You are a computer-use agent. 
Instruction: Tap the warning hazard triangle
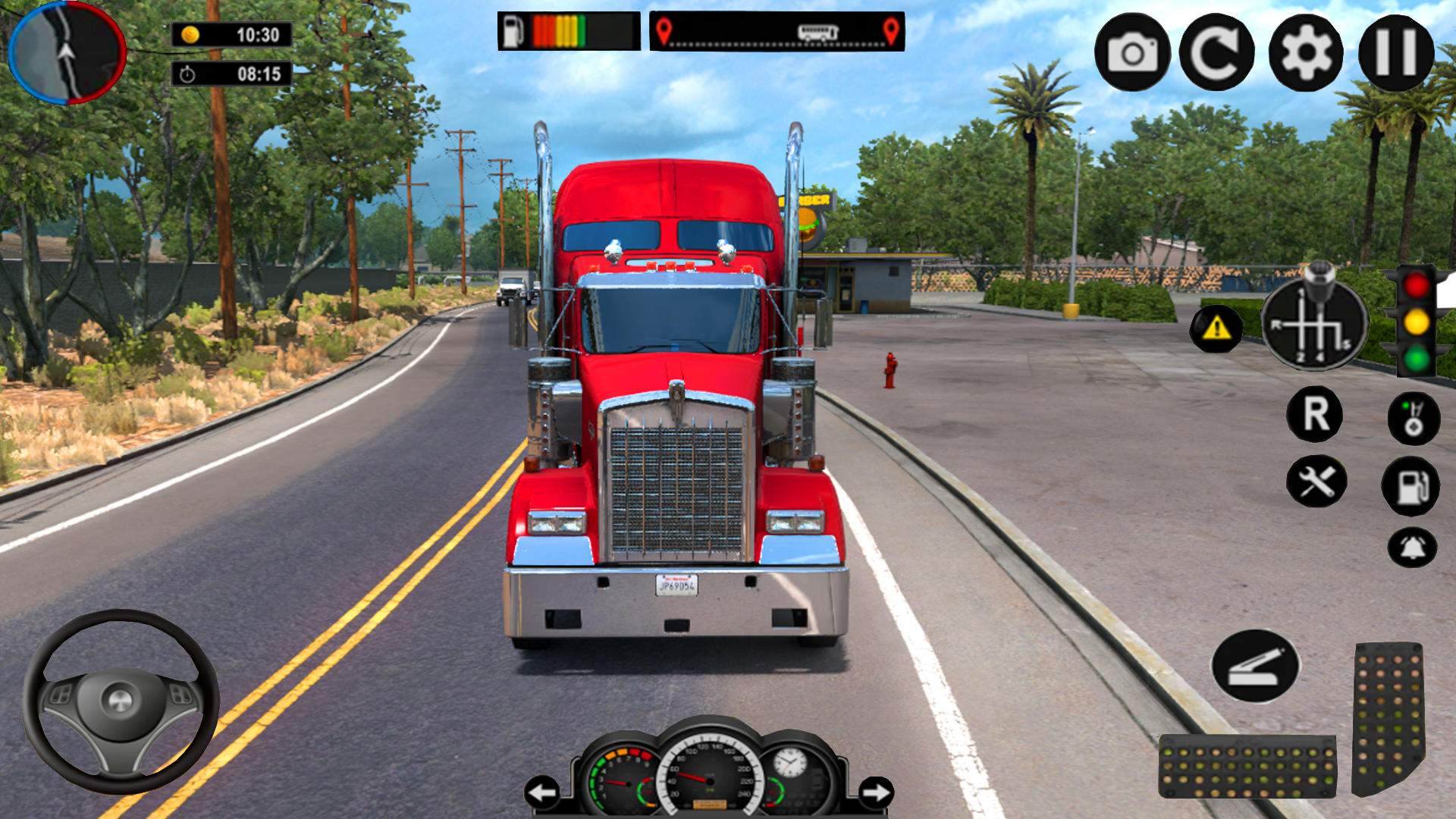(x=1216, y=328)
